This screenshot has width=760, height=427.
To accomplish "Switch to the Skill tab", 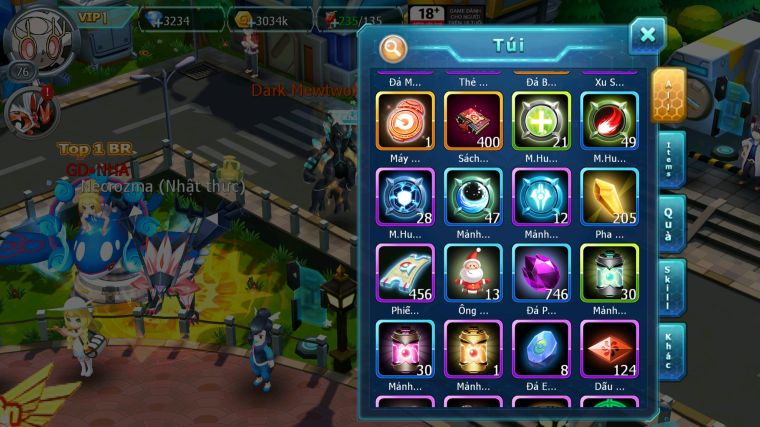I will coord(670,287).
